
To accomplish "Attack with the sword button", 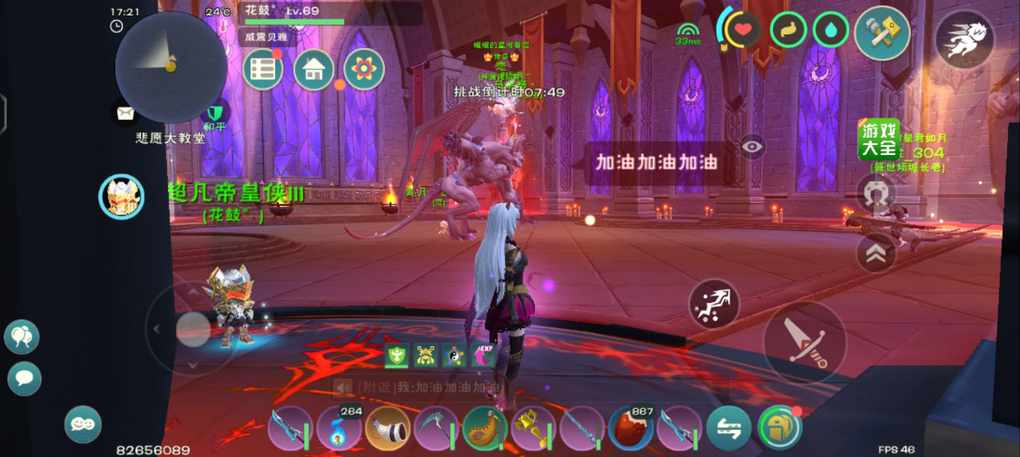I will 804,341.
